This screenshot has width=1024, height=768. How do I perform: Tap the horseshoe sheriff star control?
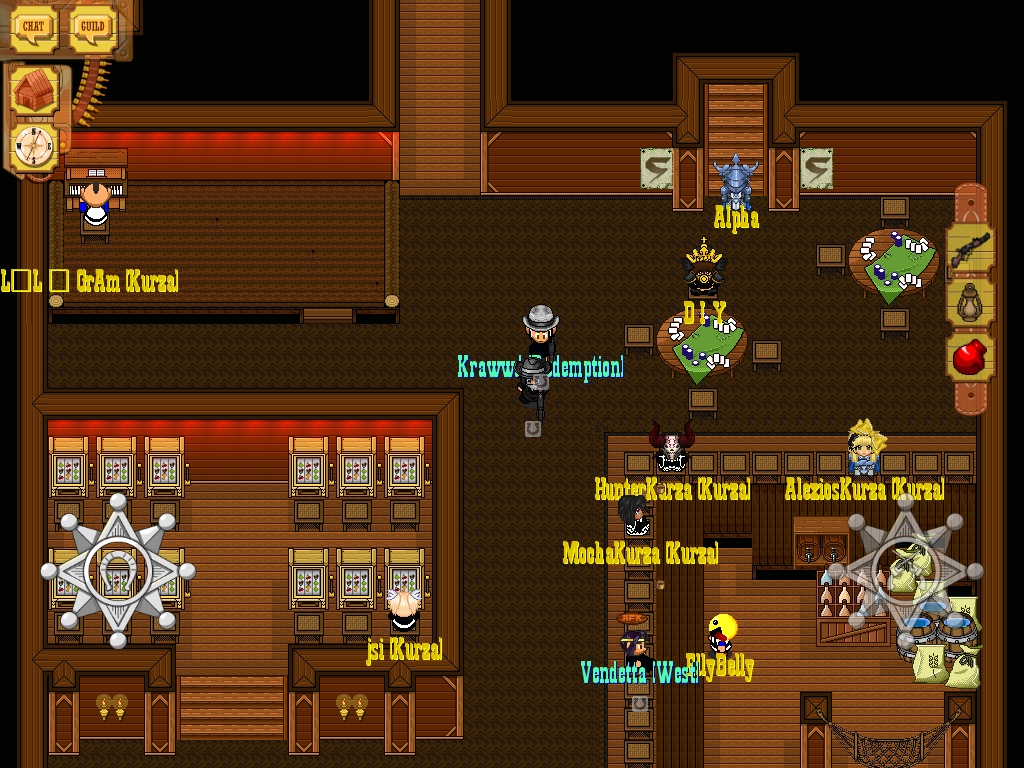[118, 571]
